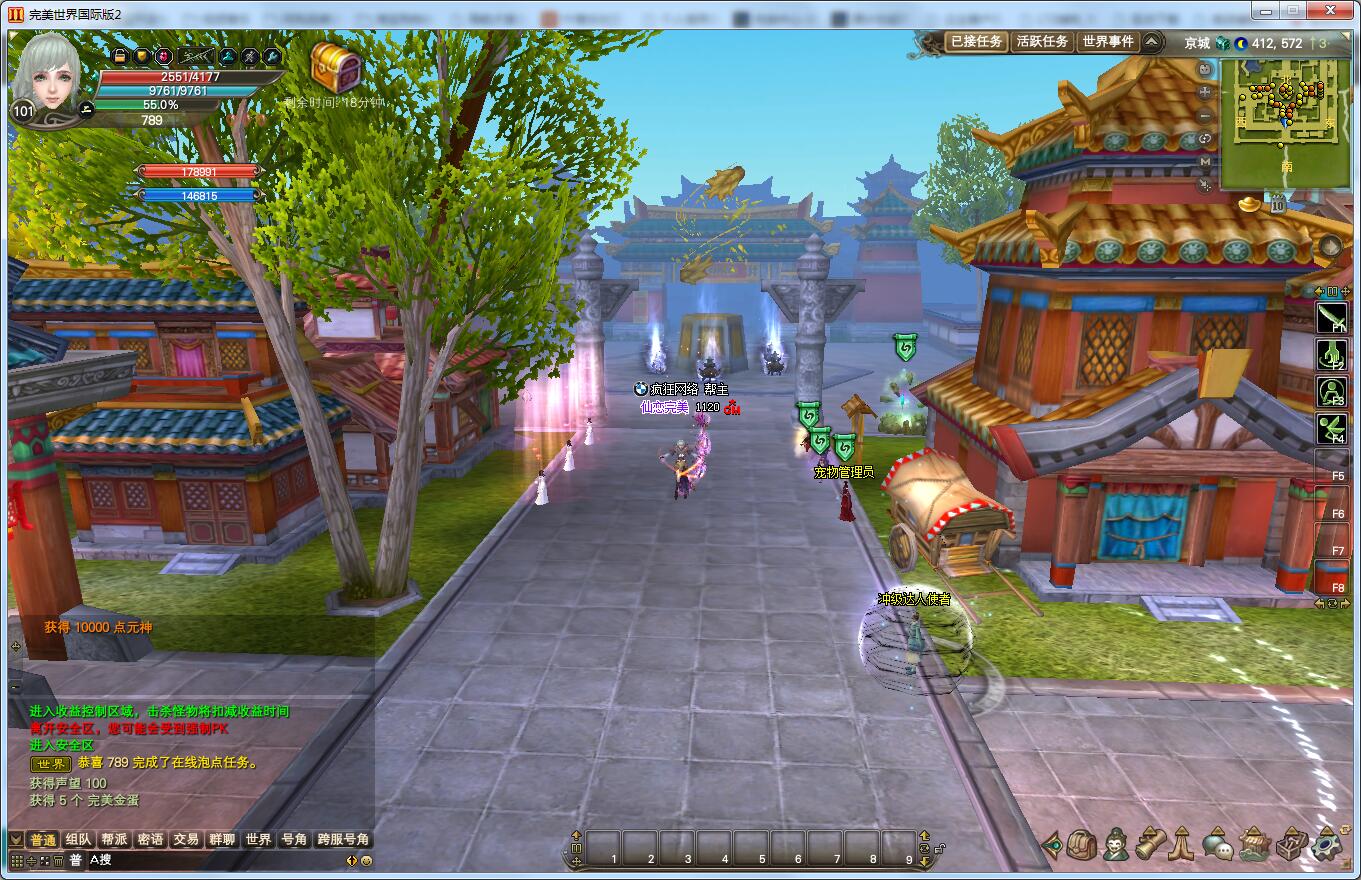Screen dimensions: 1361x880
Task: Open the quest scroll menu
Action: tap(1150, 845)
